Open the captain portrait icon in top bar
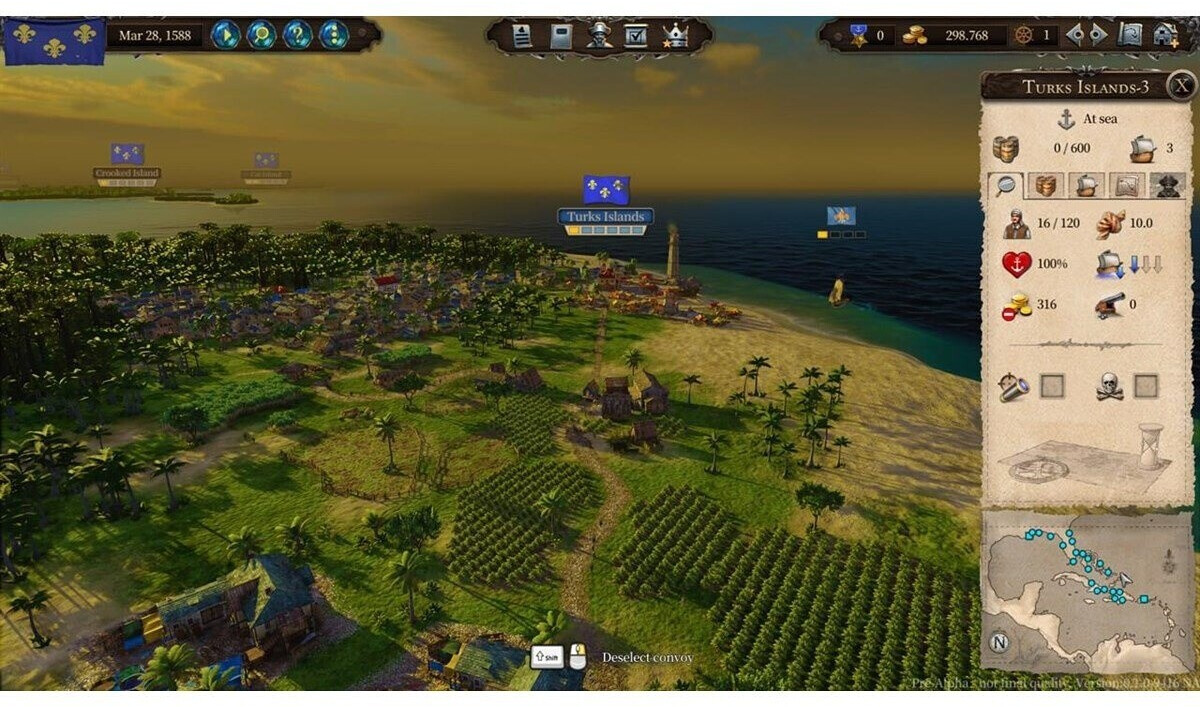This screenshot has width=1200, height=707. point(599,36)
